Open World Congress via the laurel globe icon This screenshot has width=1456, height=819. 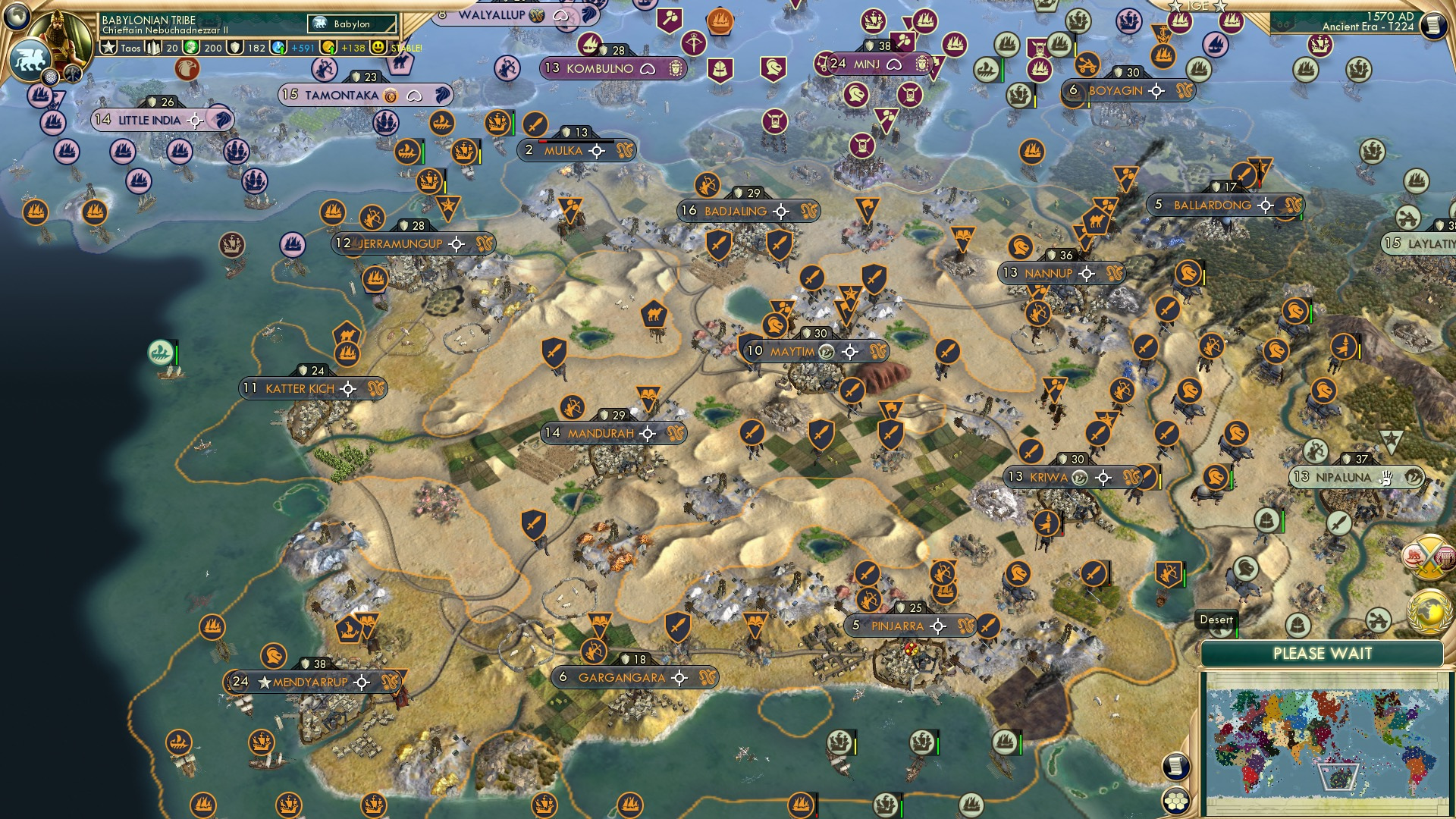pos(1429,611)
